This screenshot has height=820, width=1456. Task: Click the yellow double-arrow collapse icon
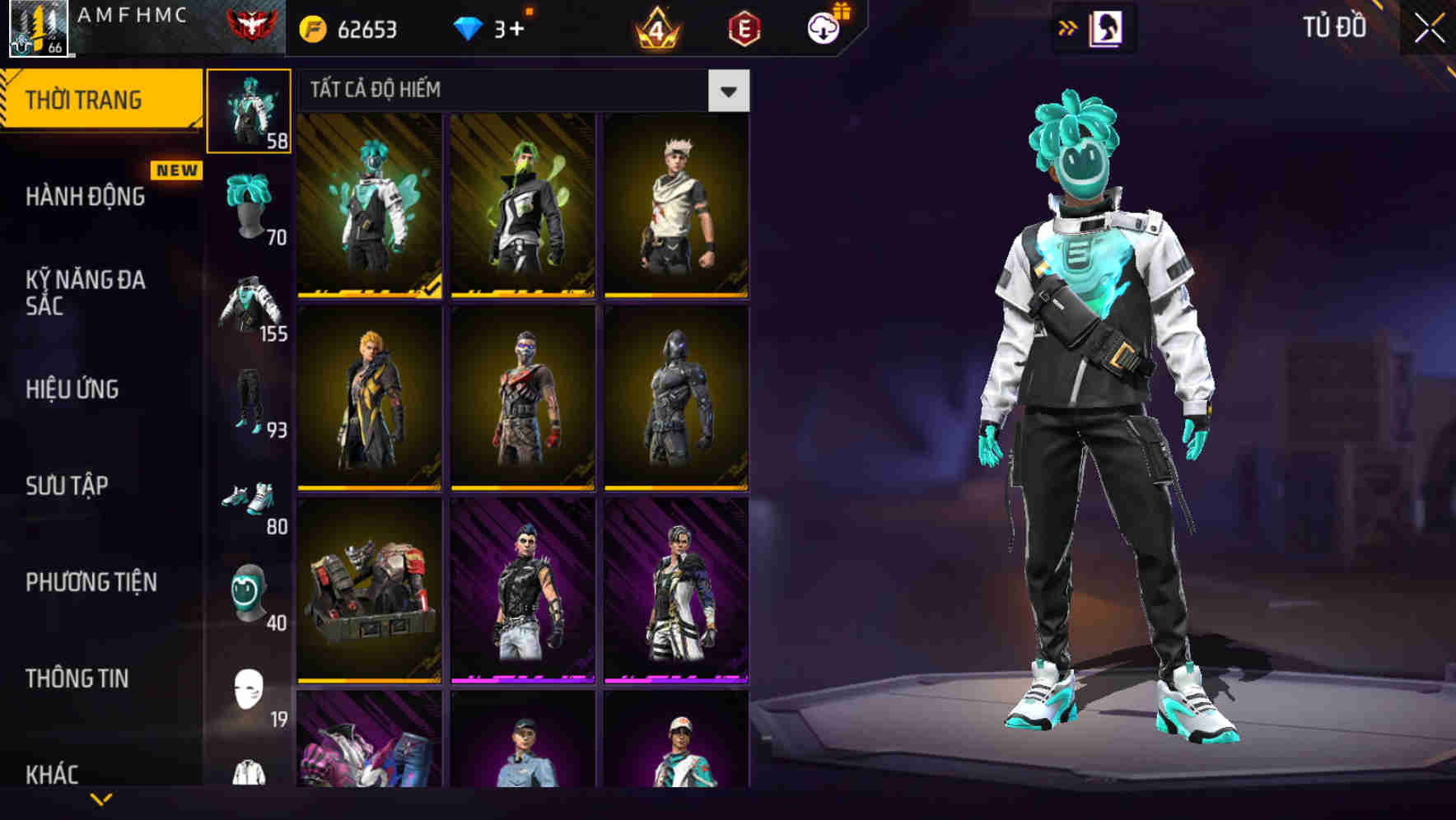point(1068,27)
